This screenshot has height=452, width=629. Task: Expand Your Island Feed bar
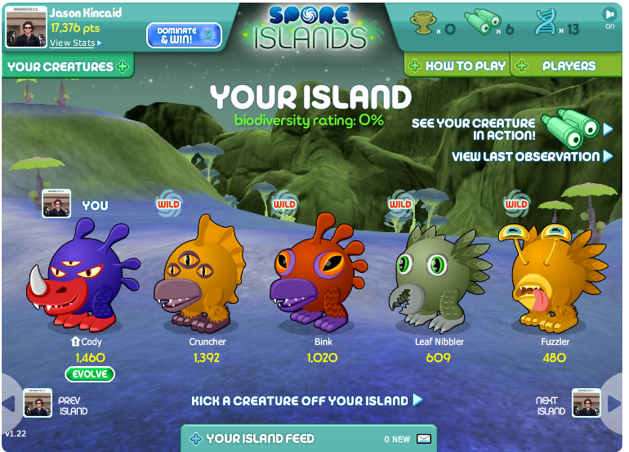(260, 438)
